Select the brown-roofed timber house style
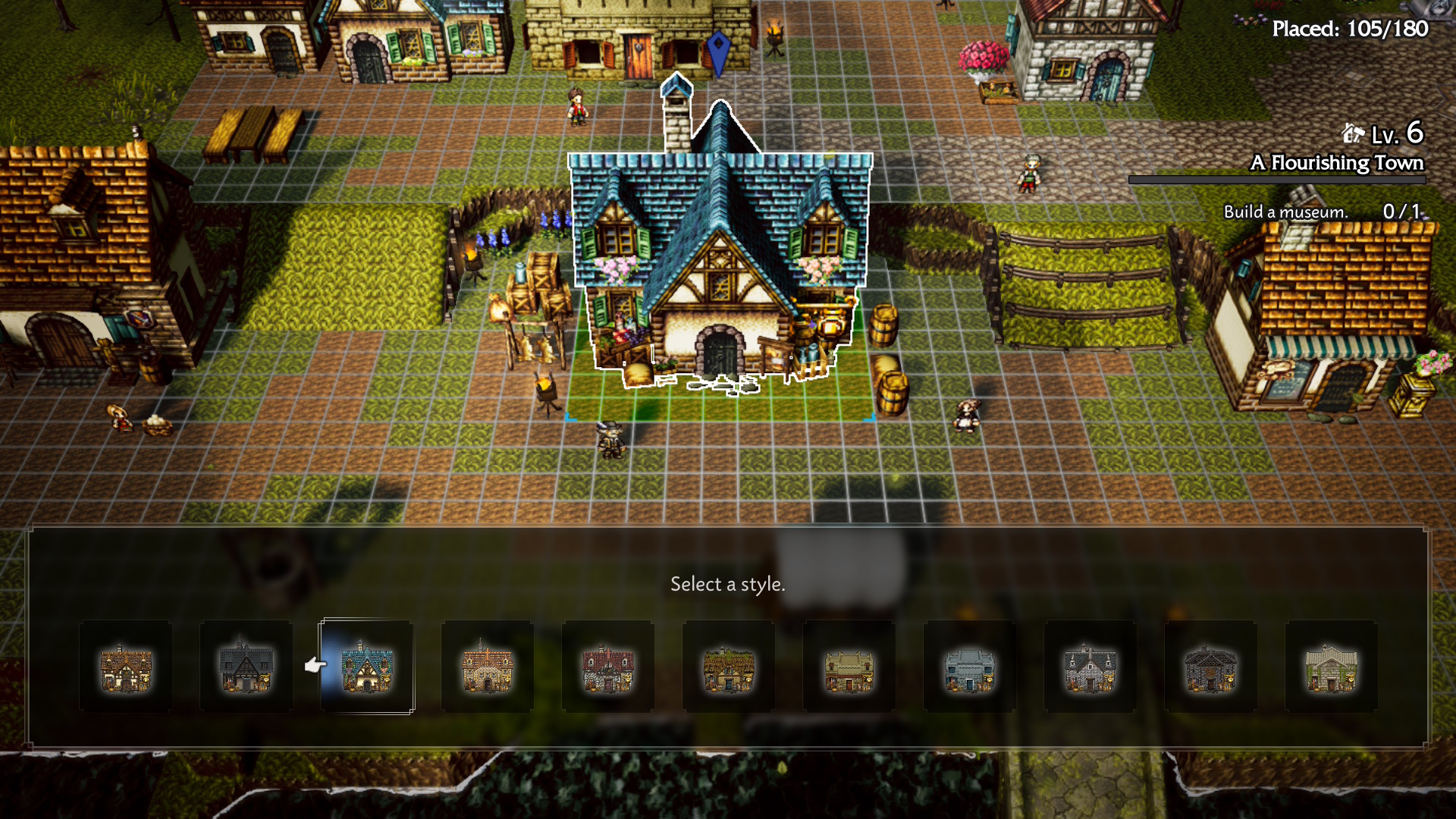 [126, 667]
